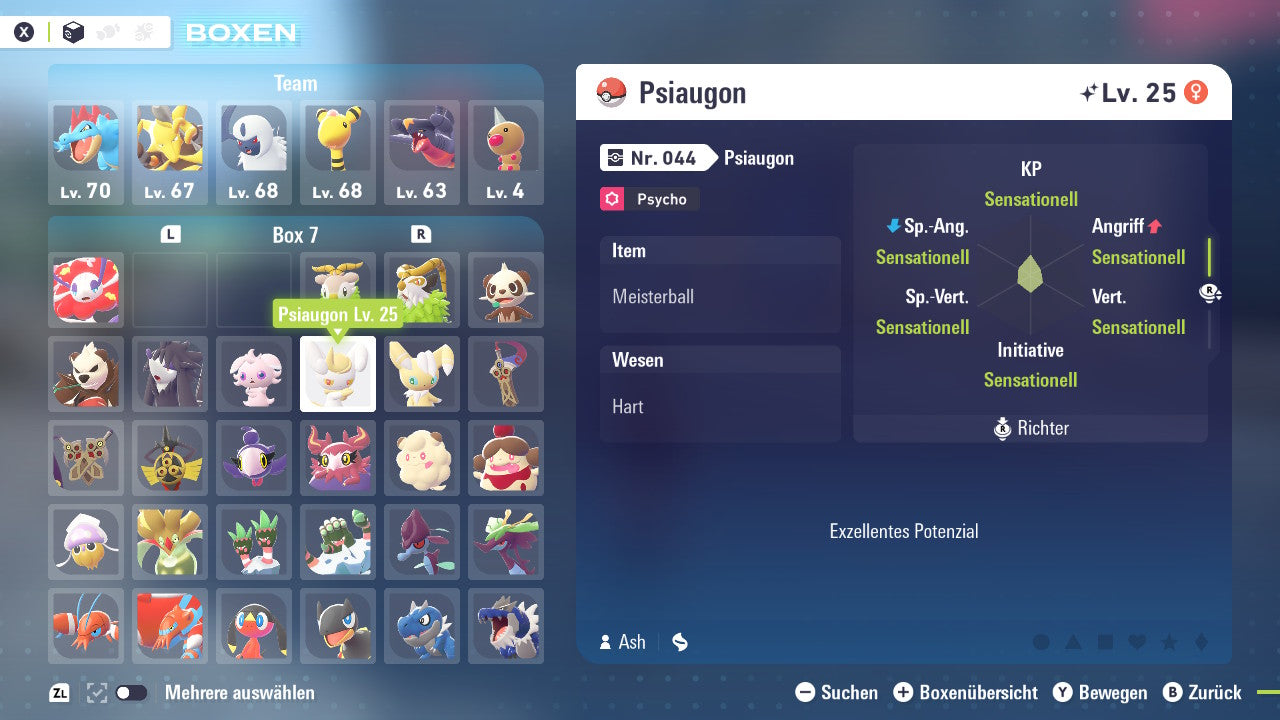Open the Richter stat judge panel
This screenshot has width=1280, height=720.
click(1030, 428)
